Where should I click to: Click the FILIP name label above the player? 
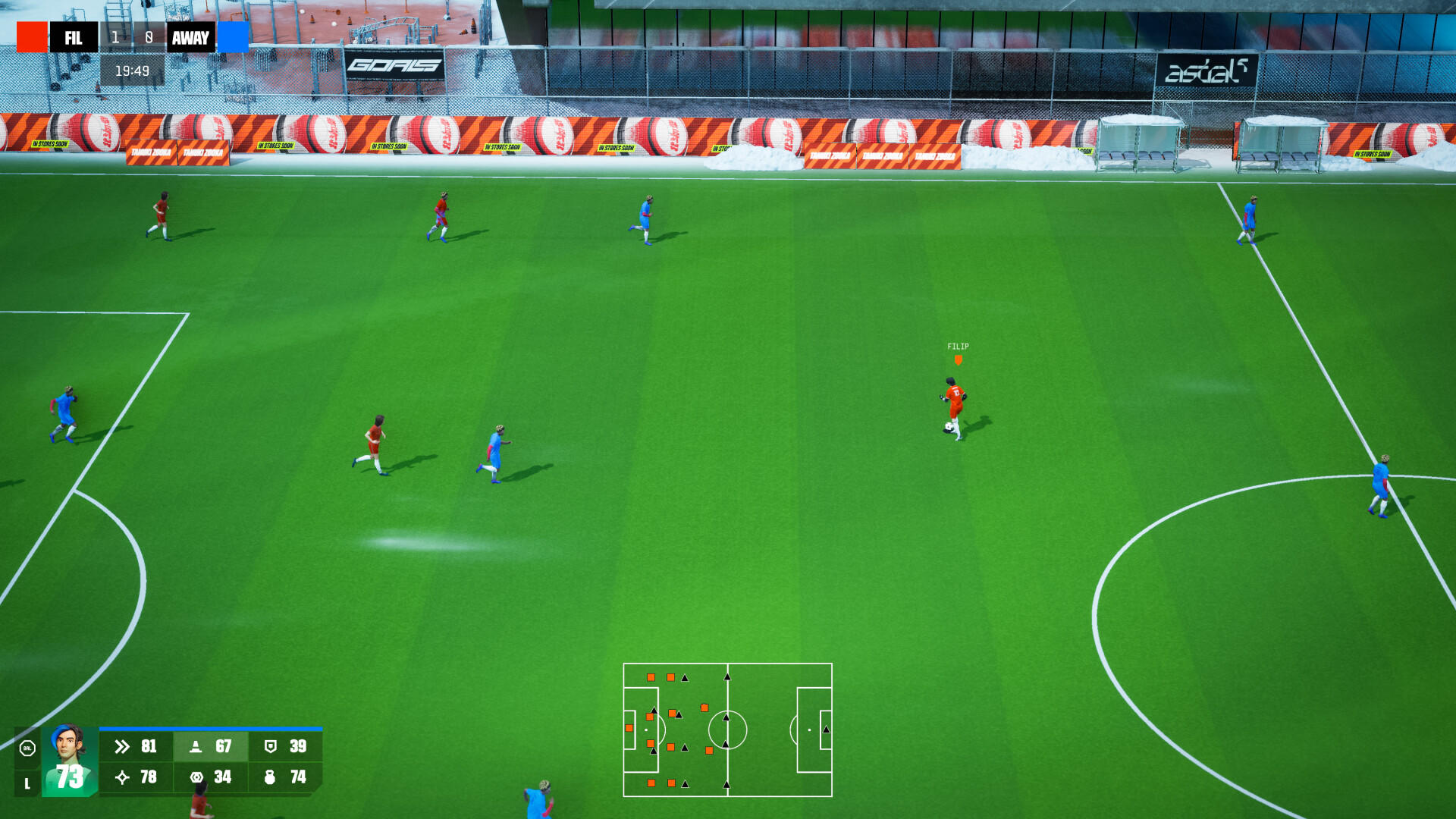(x=959, y=344)
